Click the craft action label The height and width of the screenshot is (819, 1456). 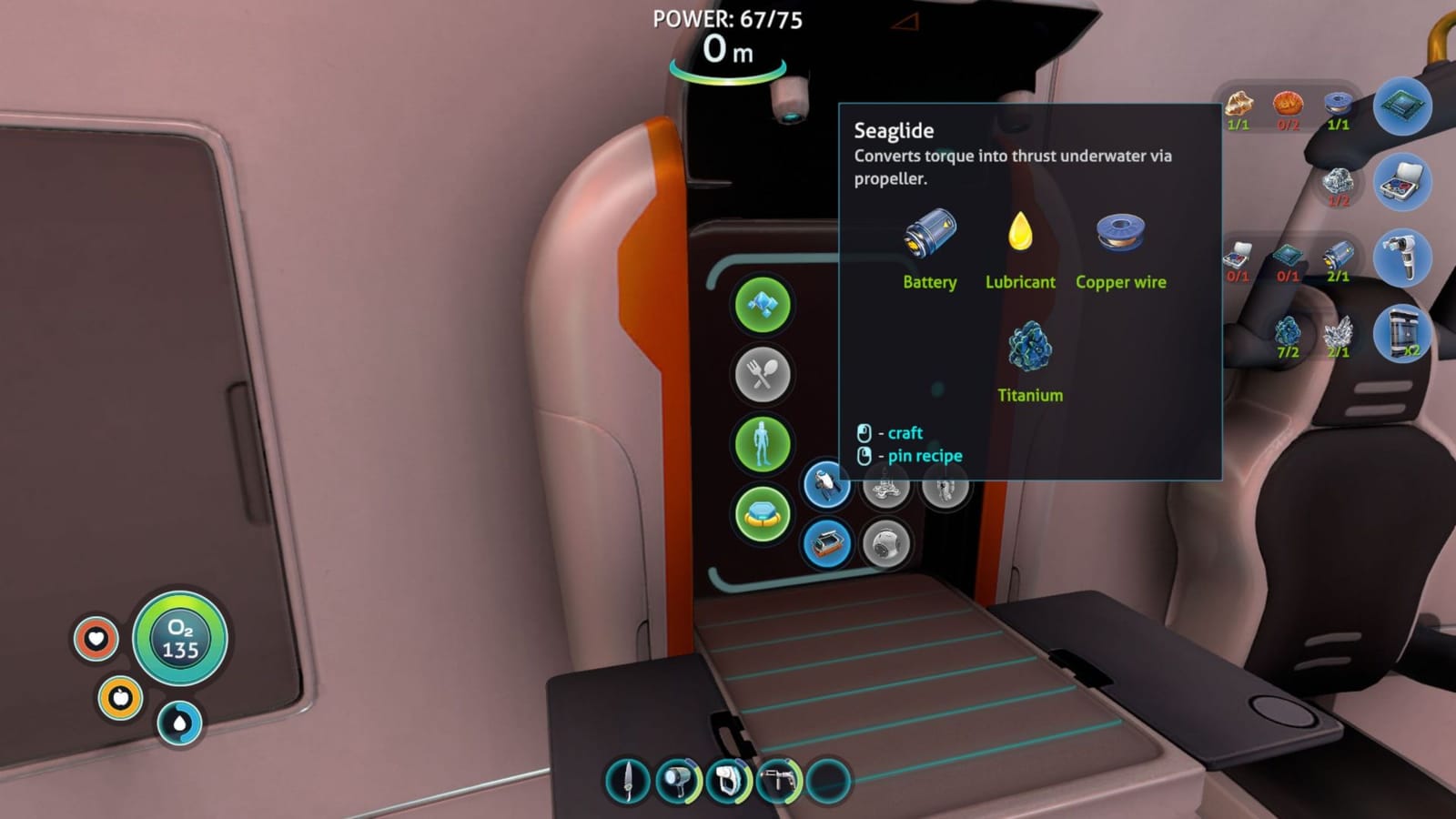905,432
